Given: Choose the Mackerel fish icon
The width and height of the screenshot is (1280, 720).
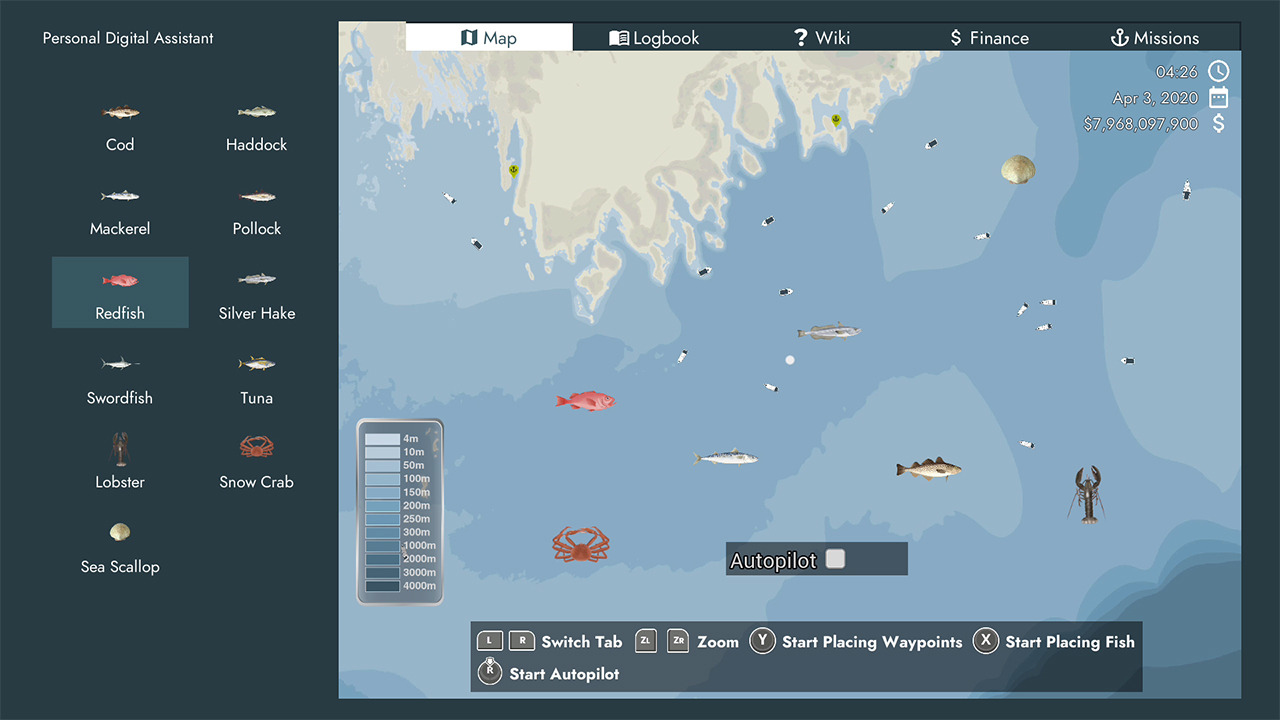Looking at the screenshot, I should (119, 196).
